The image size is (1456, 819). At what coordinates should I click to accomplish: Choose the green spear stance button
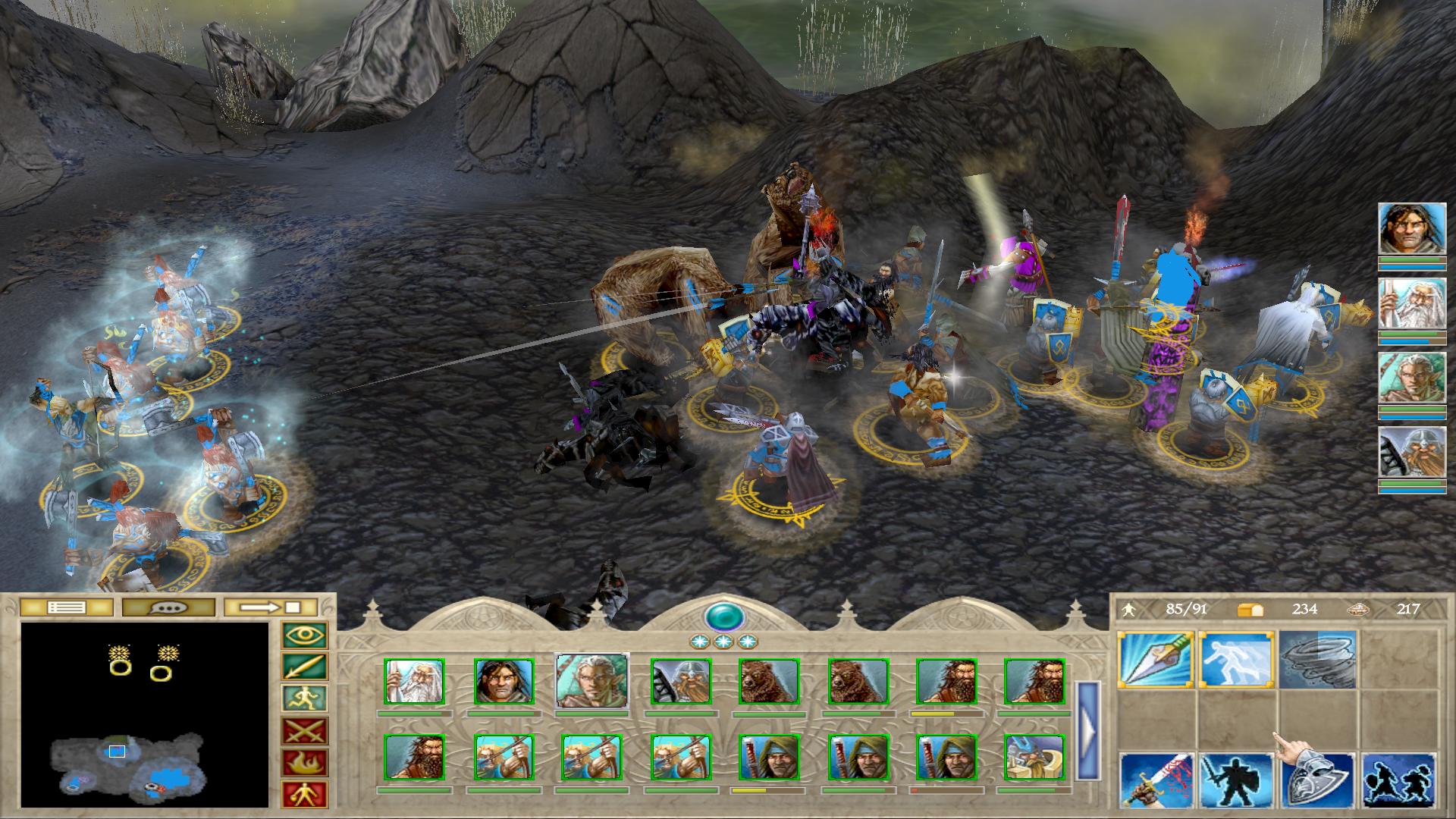click(x=305, y=667)
